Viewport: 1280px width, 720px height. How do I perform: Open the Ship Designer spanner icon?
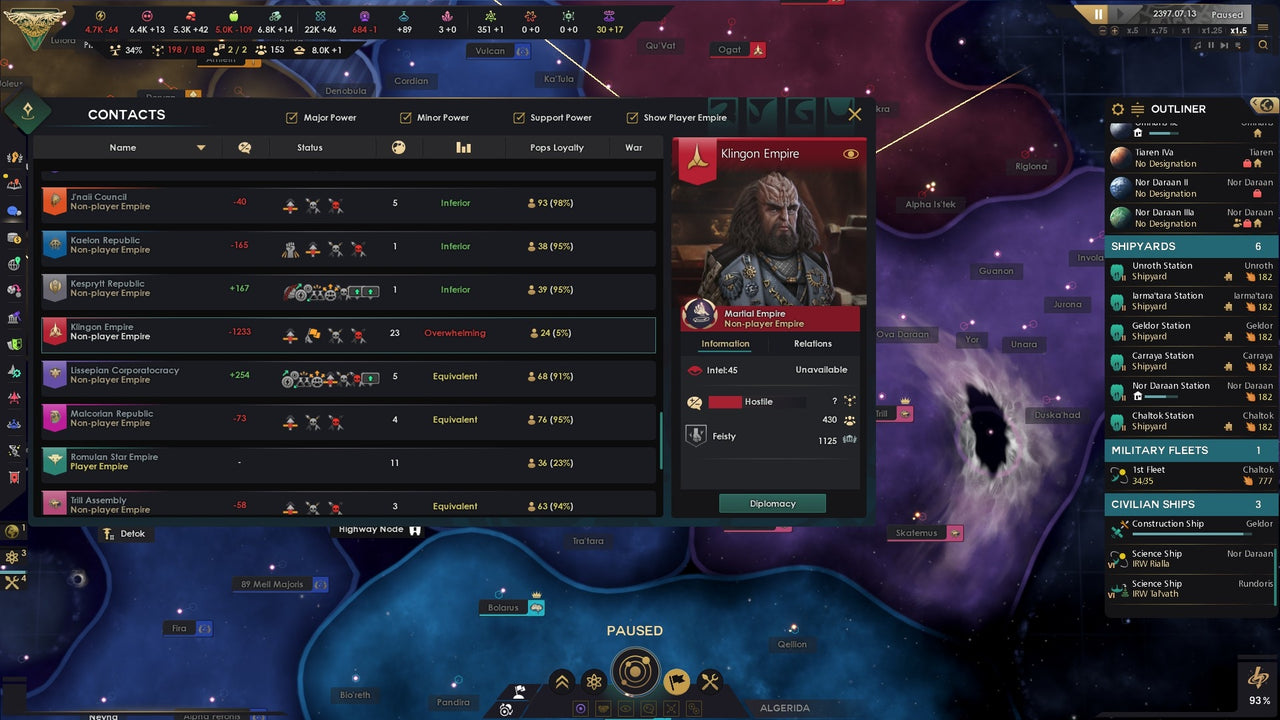pyautogui.click(x=711, y=682)
